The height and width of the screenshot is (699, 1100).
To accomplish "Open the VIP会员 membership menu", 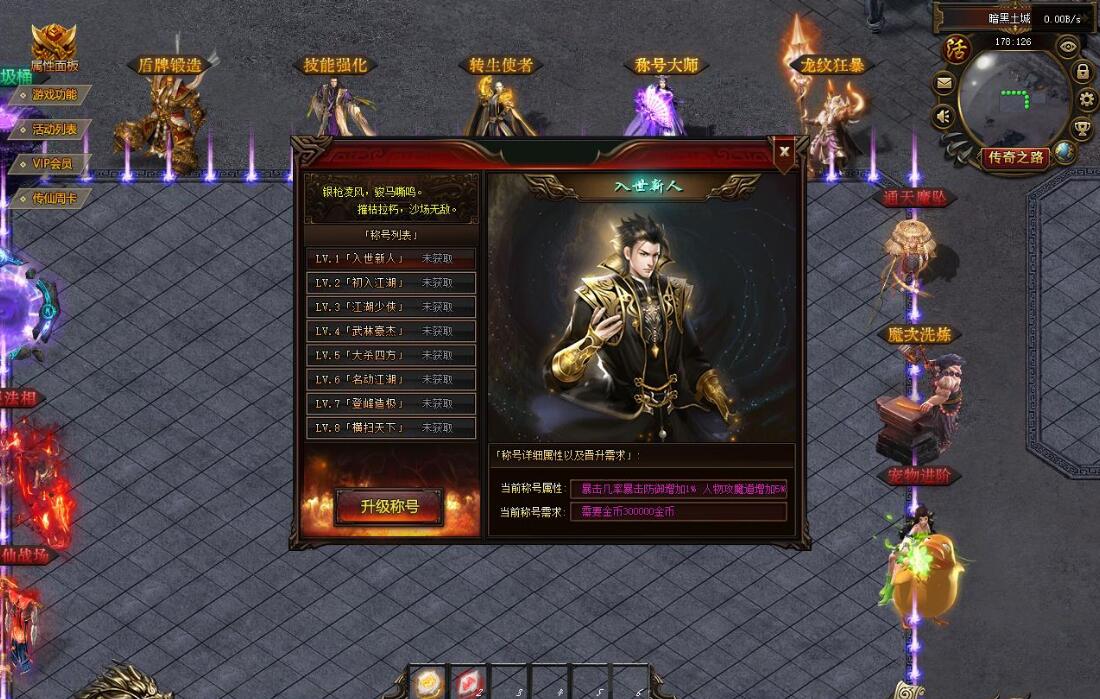I will (x=53, y=163).
